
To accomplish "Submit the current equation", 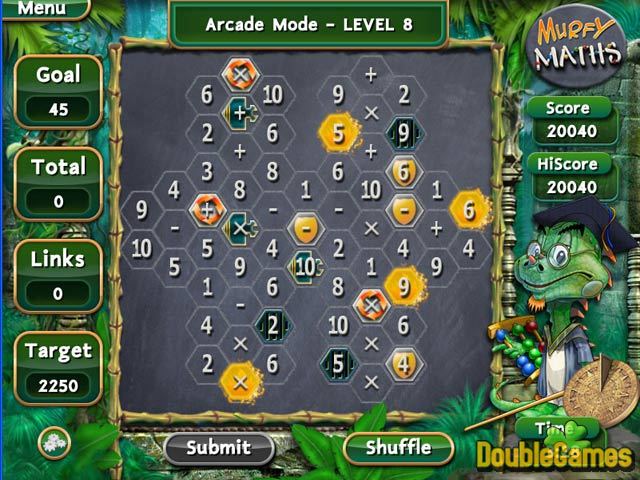I will coord(219,446).
